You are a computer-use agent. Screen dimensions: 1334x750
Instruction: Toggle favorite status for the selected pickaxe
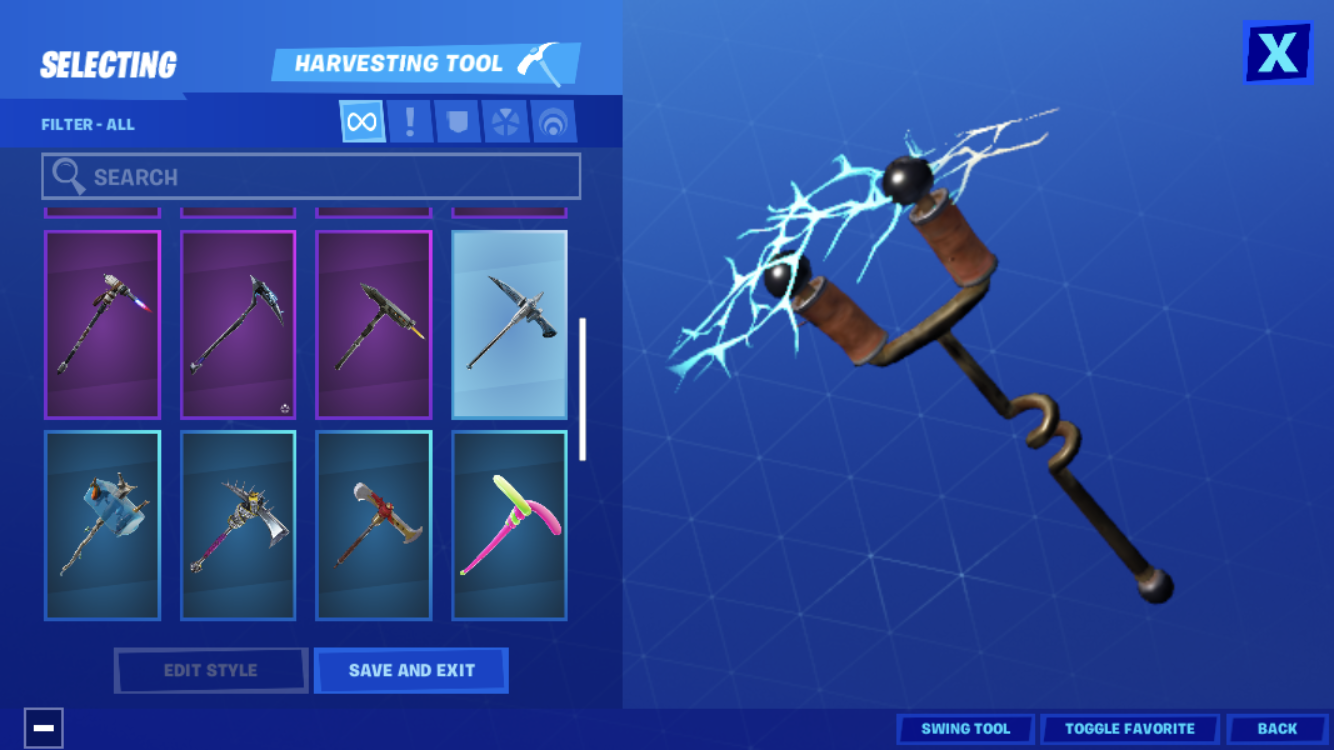tap(1130, 728)
